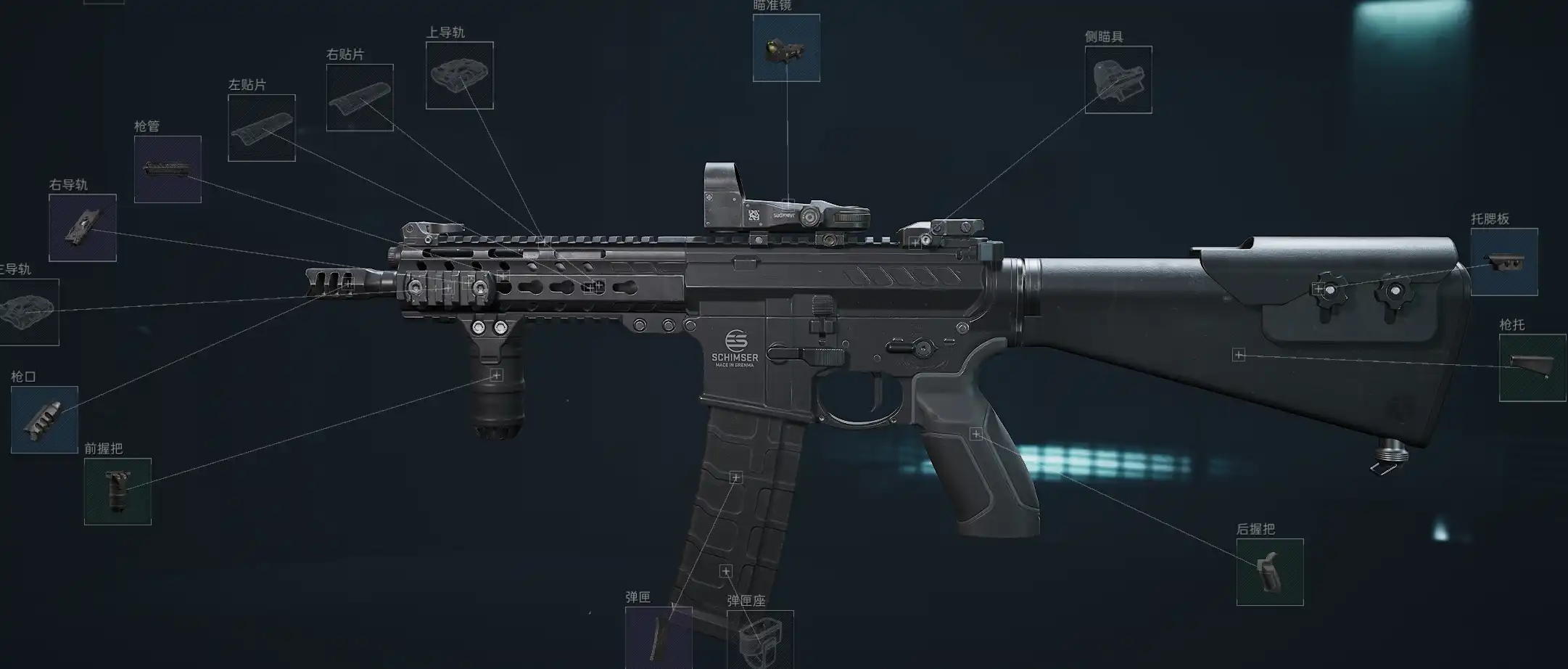Open the 弹匣 magazine slot
This screenshot has height=669, width=1568.
tap(658, 637)
